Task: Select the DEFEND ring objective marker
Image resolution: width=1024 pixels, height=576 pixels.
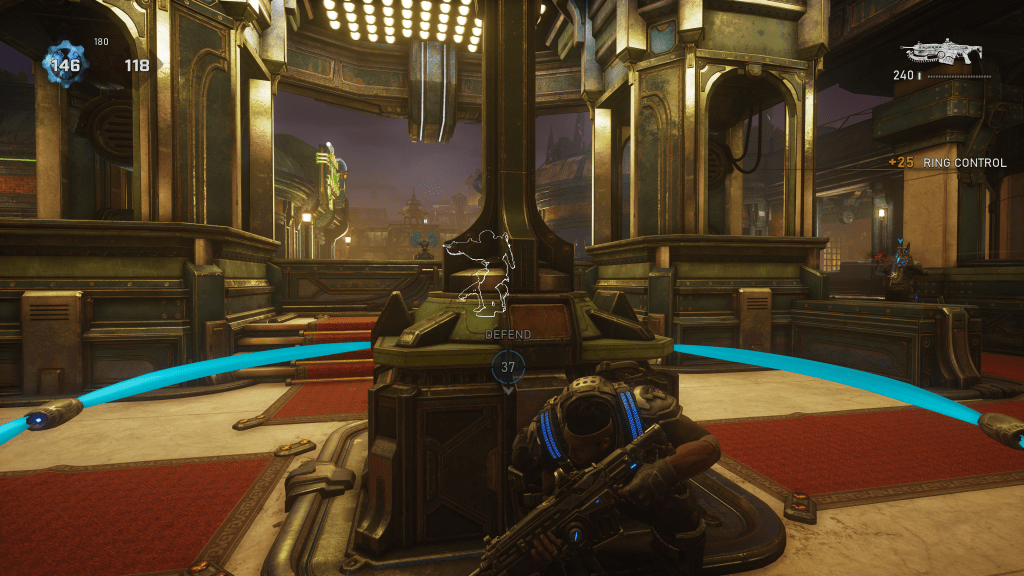Action: (508, 367)
